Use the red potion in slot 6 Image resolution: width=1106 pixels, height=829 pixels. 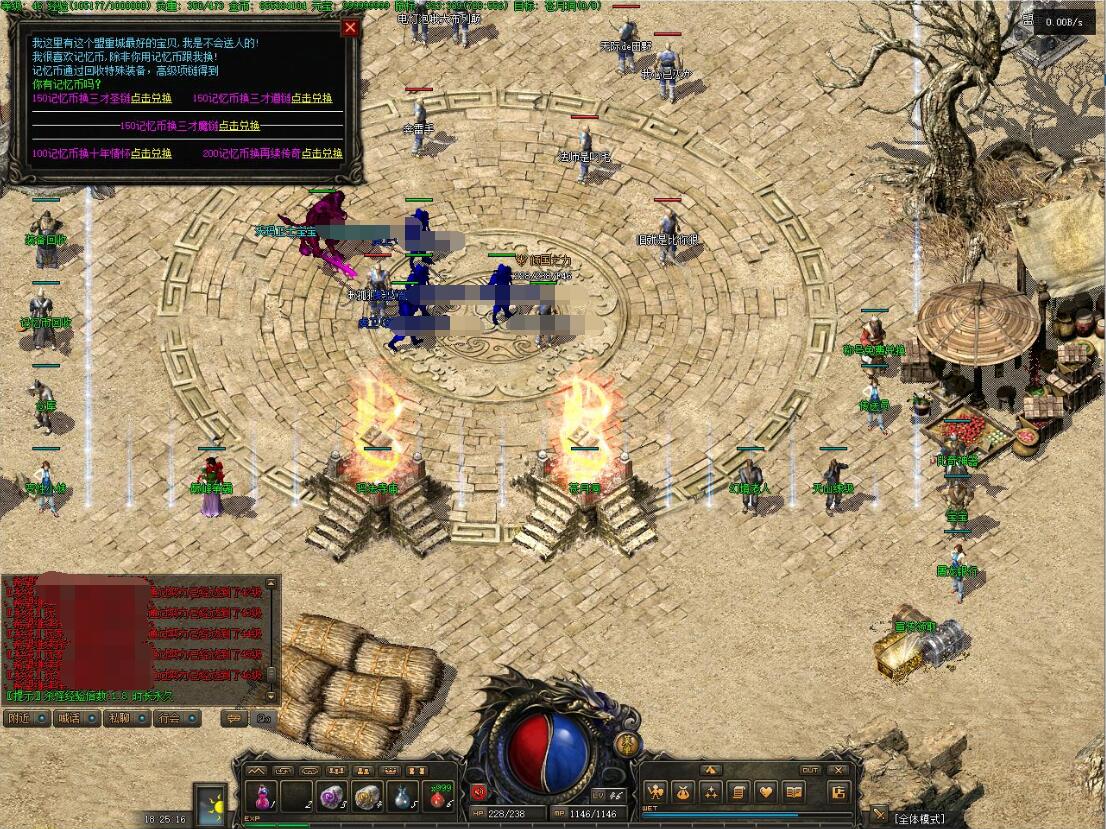[x=436, y=796]
